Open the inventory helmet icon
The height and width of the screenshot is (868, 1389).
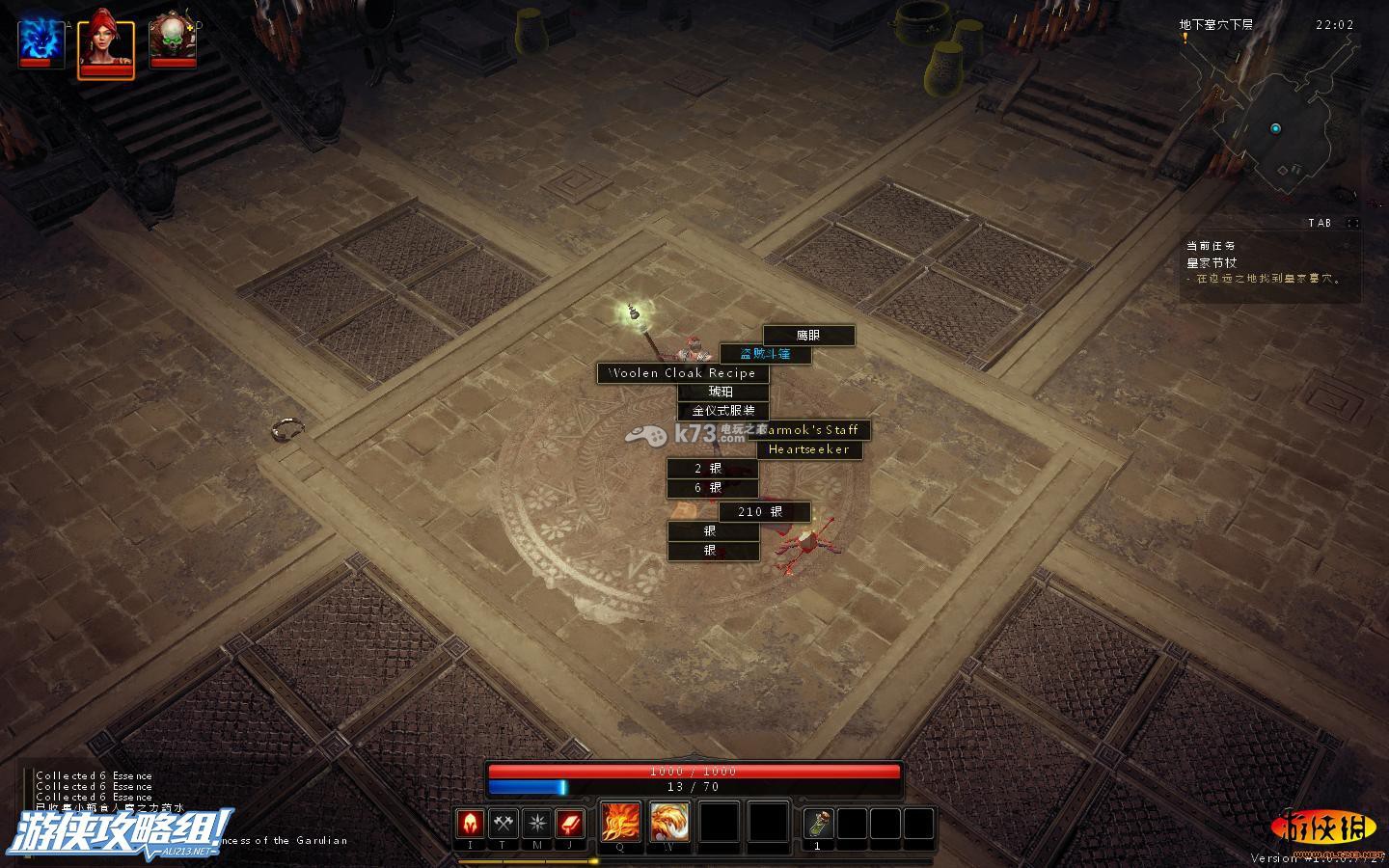(x=470, y=824)
